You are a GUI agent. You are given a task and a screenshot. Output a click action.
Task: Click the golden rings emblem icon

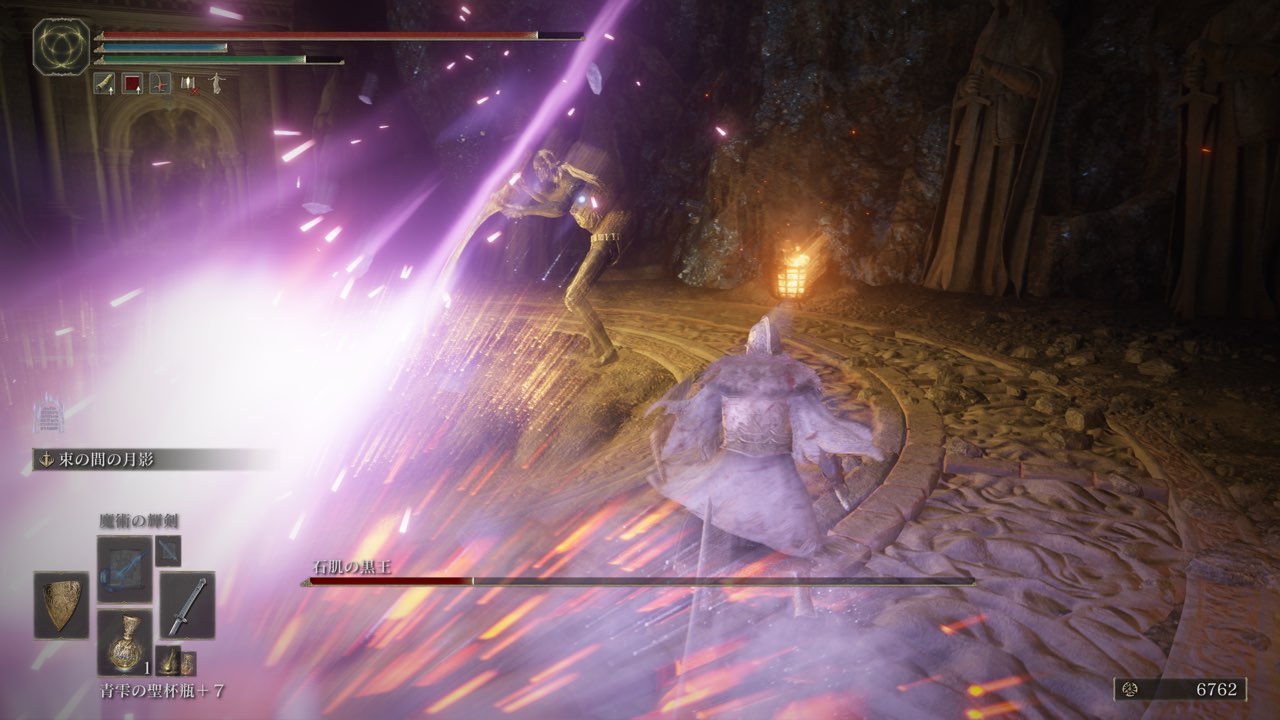tap(61, 46)
